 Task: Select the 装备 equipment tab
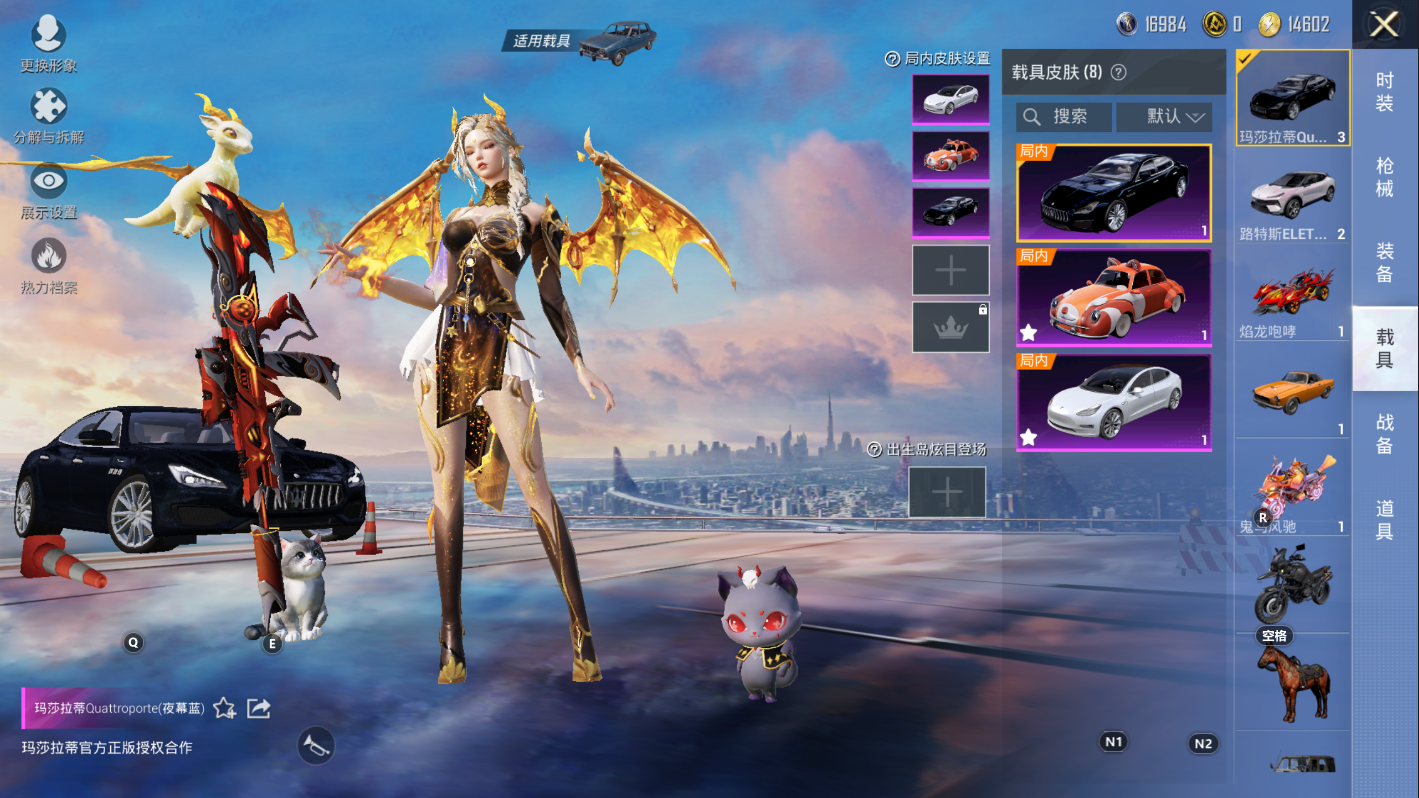coord(1384,262)
